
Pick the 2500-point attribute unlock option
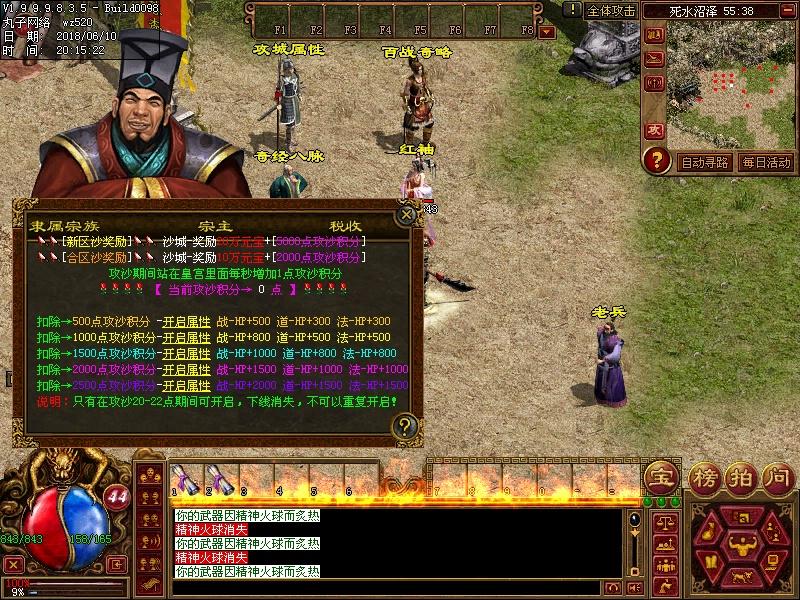(186, 386)
